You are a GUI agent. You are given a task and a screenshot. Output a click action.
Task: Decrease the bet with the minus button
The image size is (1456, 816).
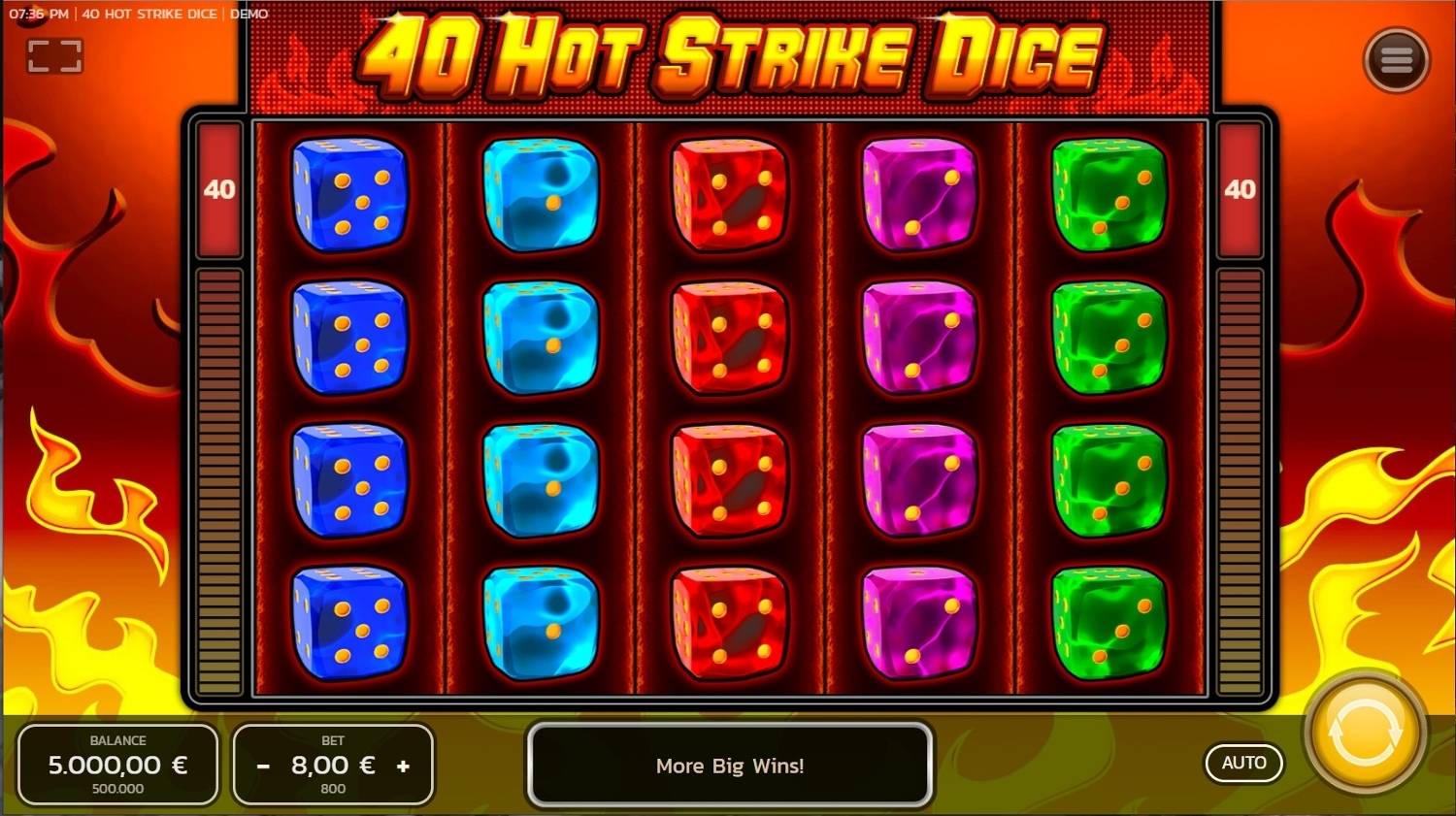coord(263,766)
